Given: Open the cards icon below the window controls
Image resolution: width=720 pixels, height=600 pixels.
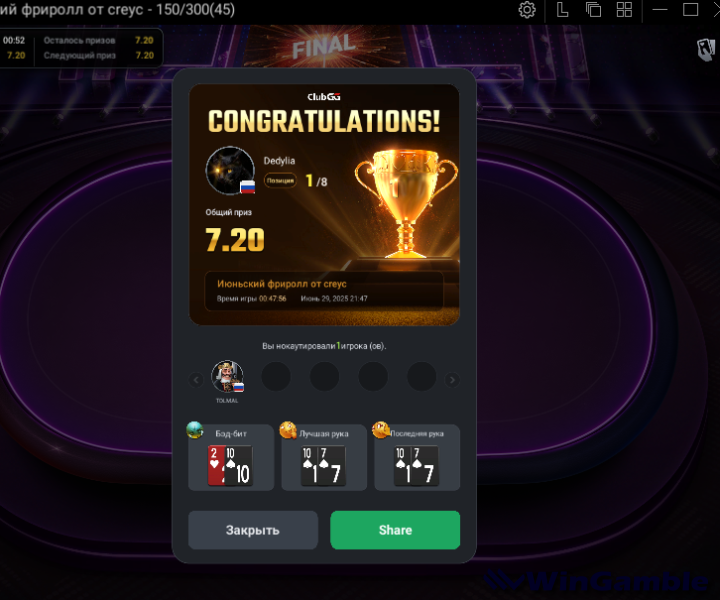Looking at the screenshot, I should [704, 47].
